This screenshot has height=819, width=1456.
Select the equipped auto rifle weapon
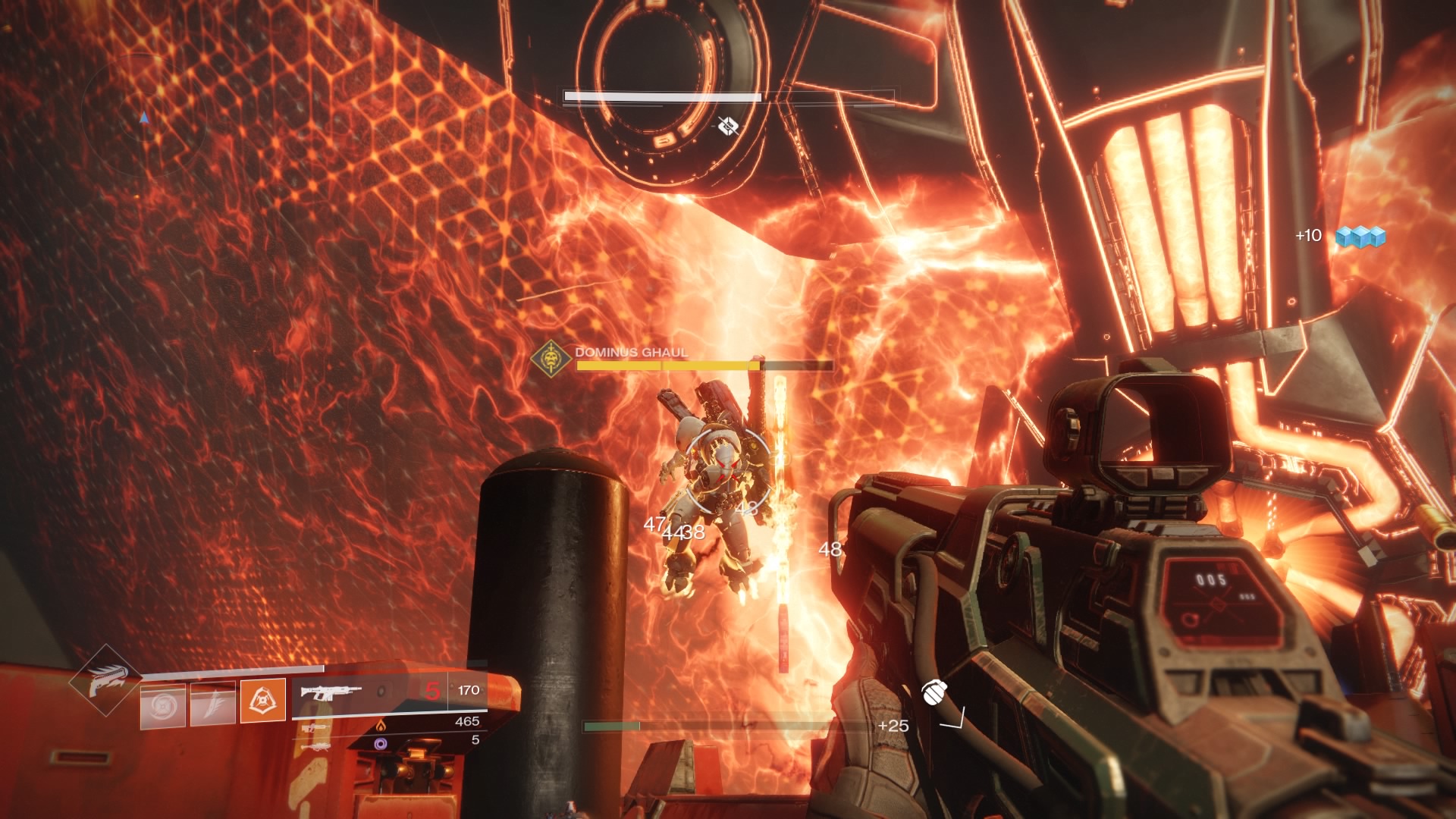pyautogui.click(x=331, y=692)
